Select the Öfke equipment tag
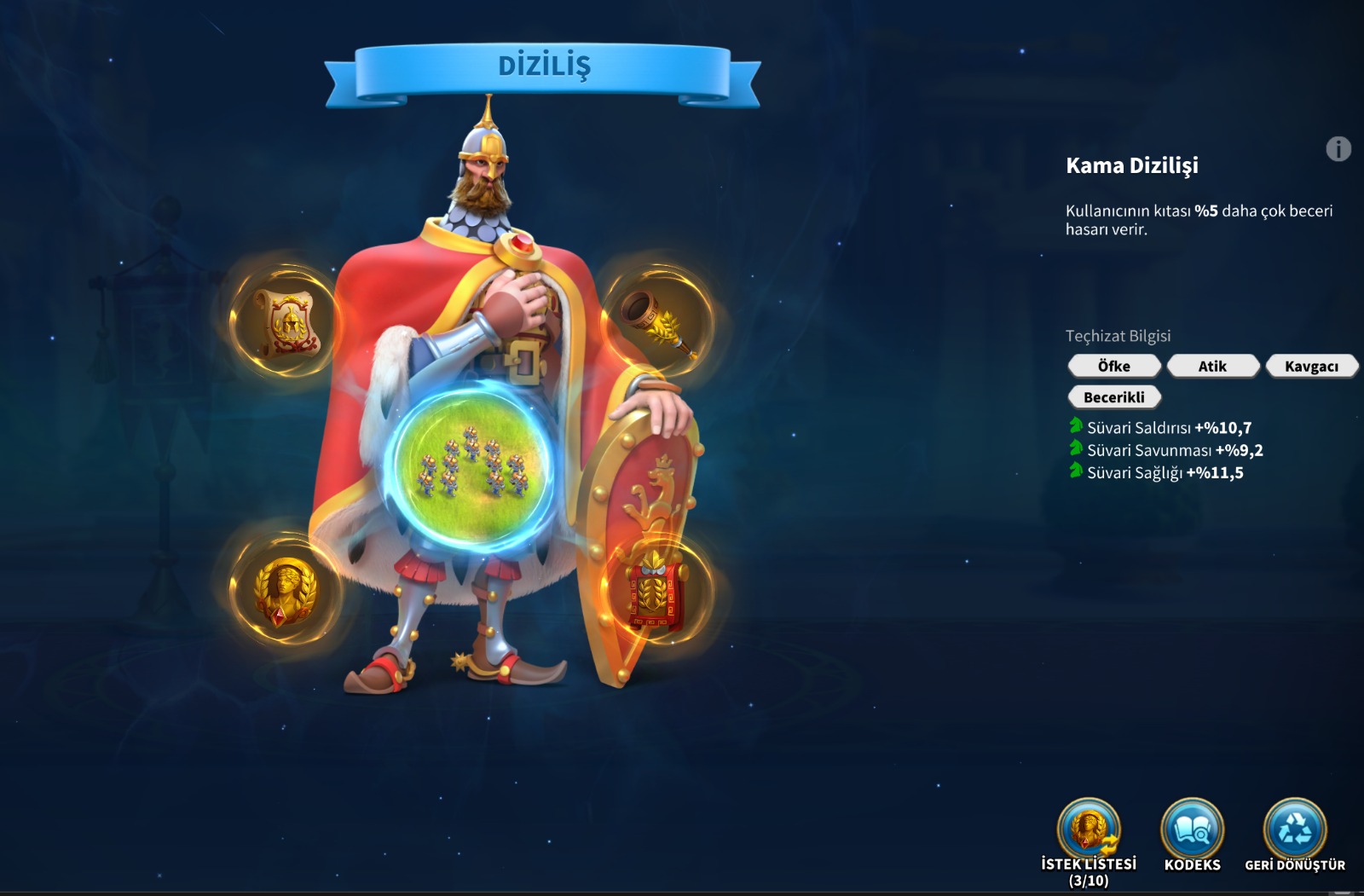This screenshot has width=1364, height=896. point(1114,366)
